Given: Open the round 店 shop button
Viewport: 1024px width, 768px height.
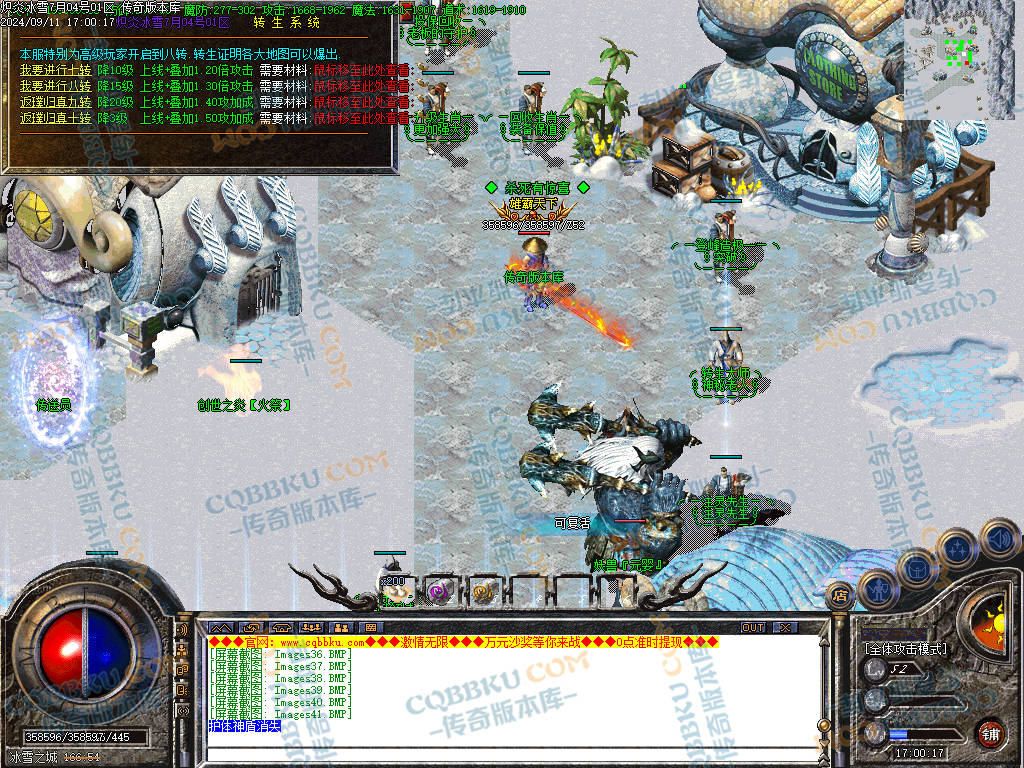Looking at the screenshot, I should (840, 595).
